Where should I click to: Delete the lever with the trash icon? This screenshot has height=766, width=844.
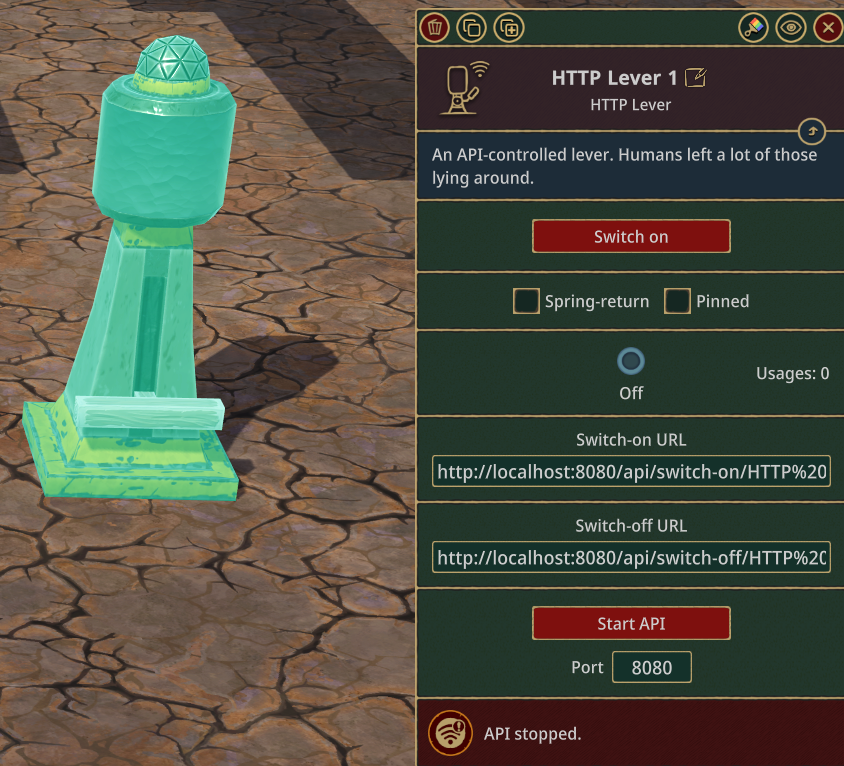[434, 28]
